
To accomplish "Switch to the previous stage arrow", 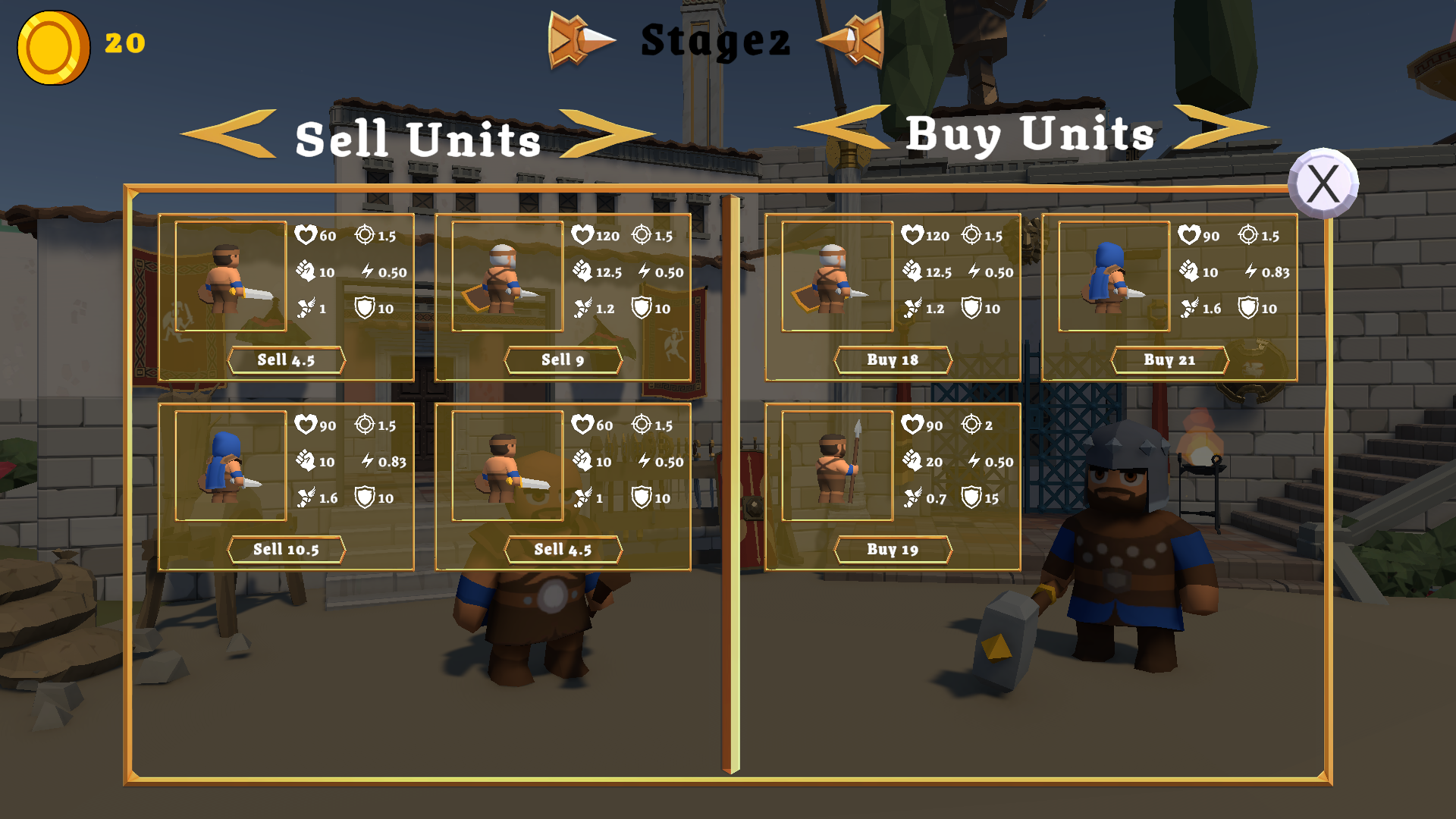I will 580,39.
